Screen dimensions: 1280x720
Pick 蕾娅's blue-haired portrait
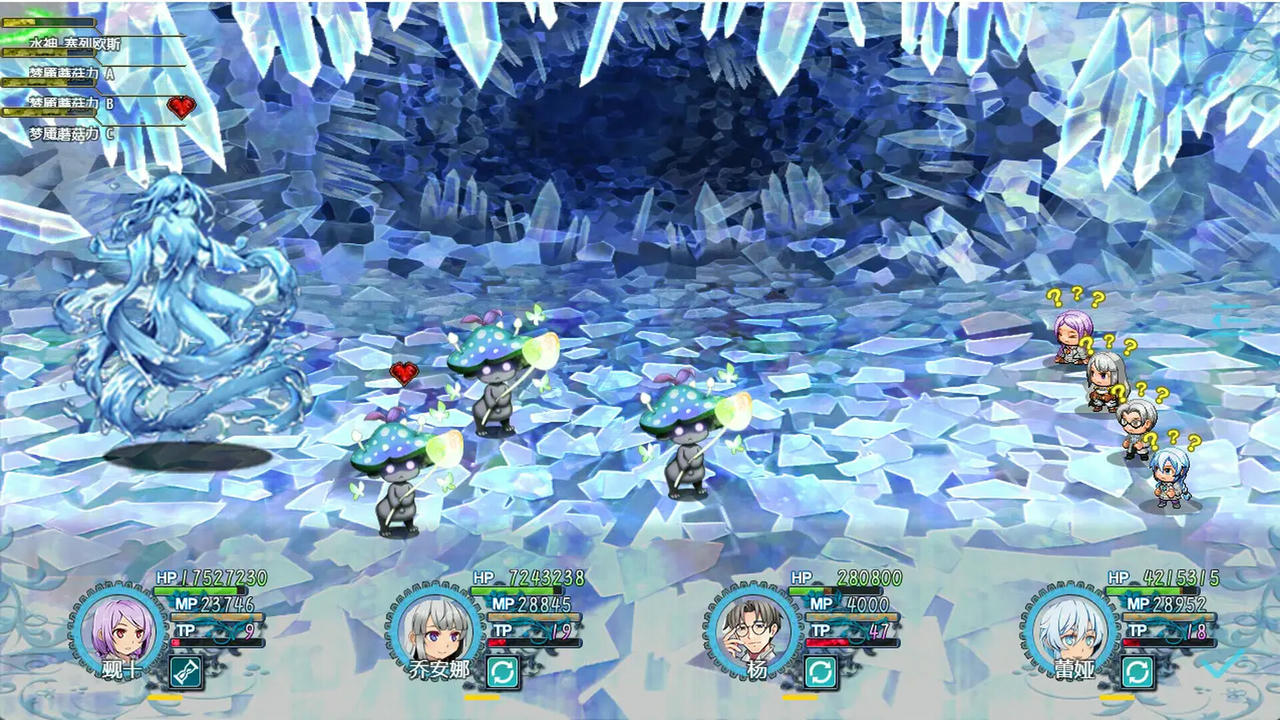pyautogui.click(x=1066, y=629)
